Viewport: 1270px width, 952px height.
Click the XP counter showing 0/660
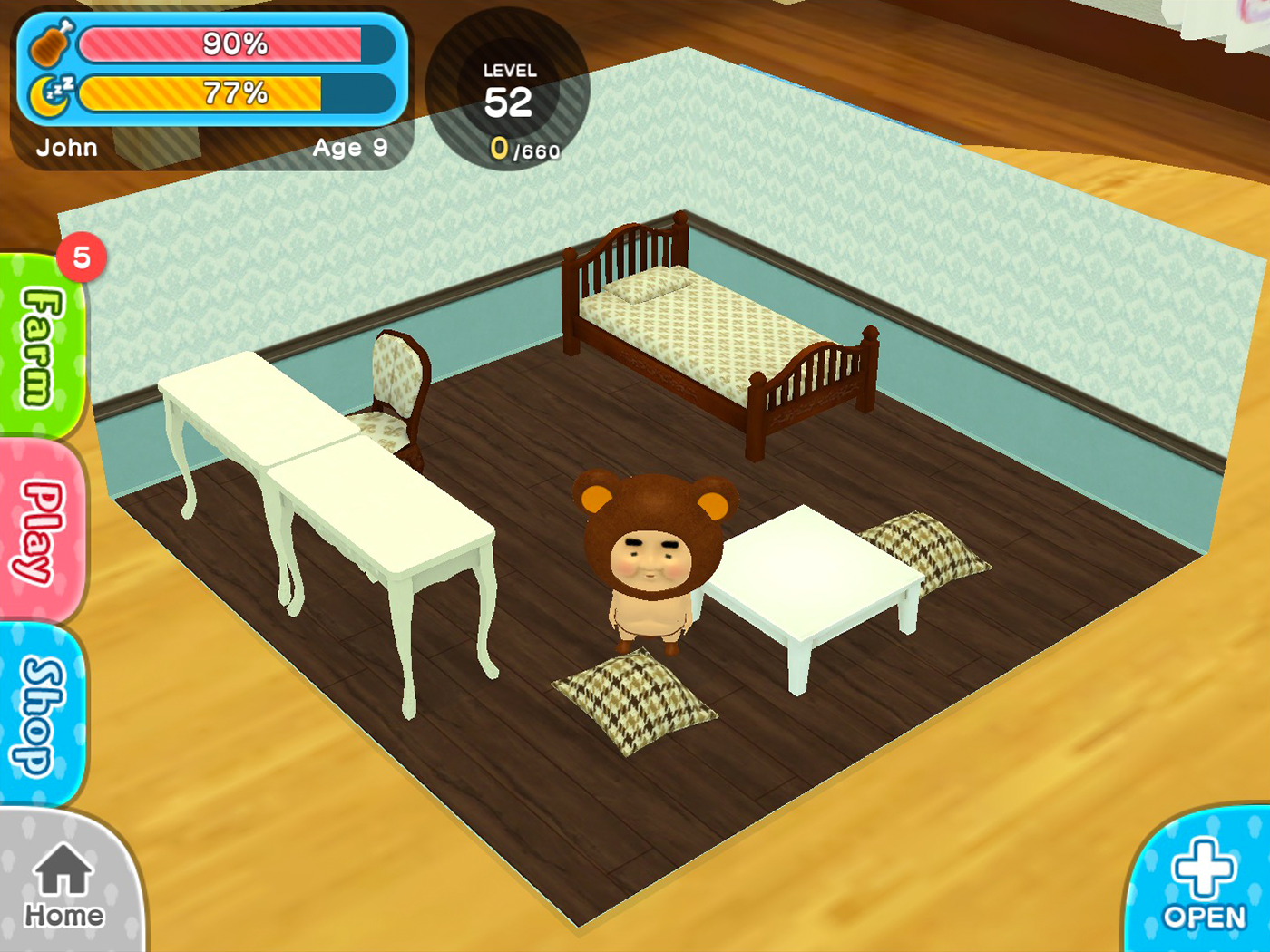524,148
